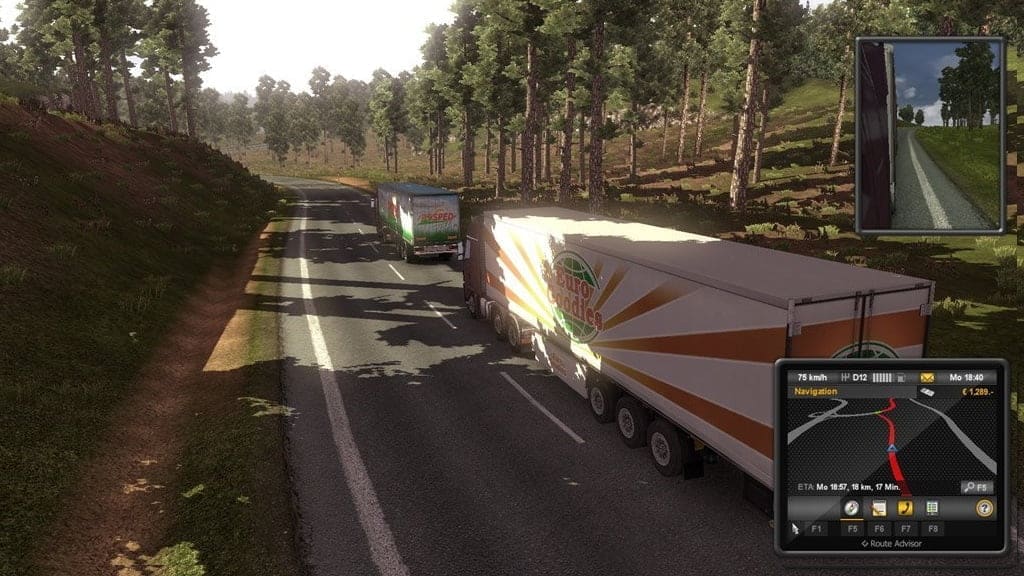1024x576 pixels.
Task: Show the green table info tab
Action: click(x=932, y=508)
